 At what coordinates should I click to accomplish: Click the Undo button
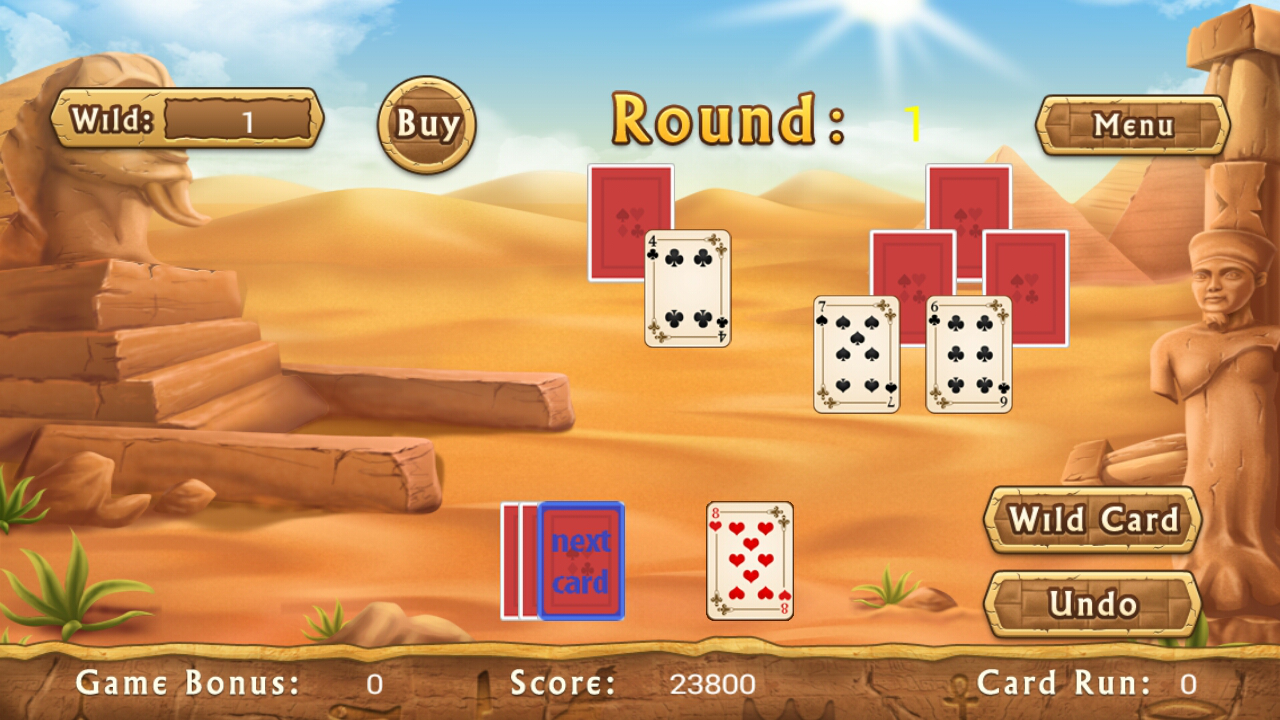[1091, 604]
